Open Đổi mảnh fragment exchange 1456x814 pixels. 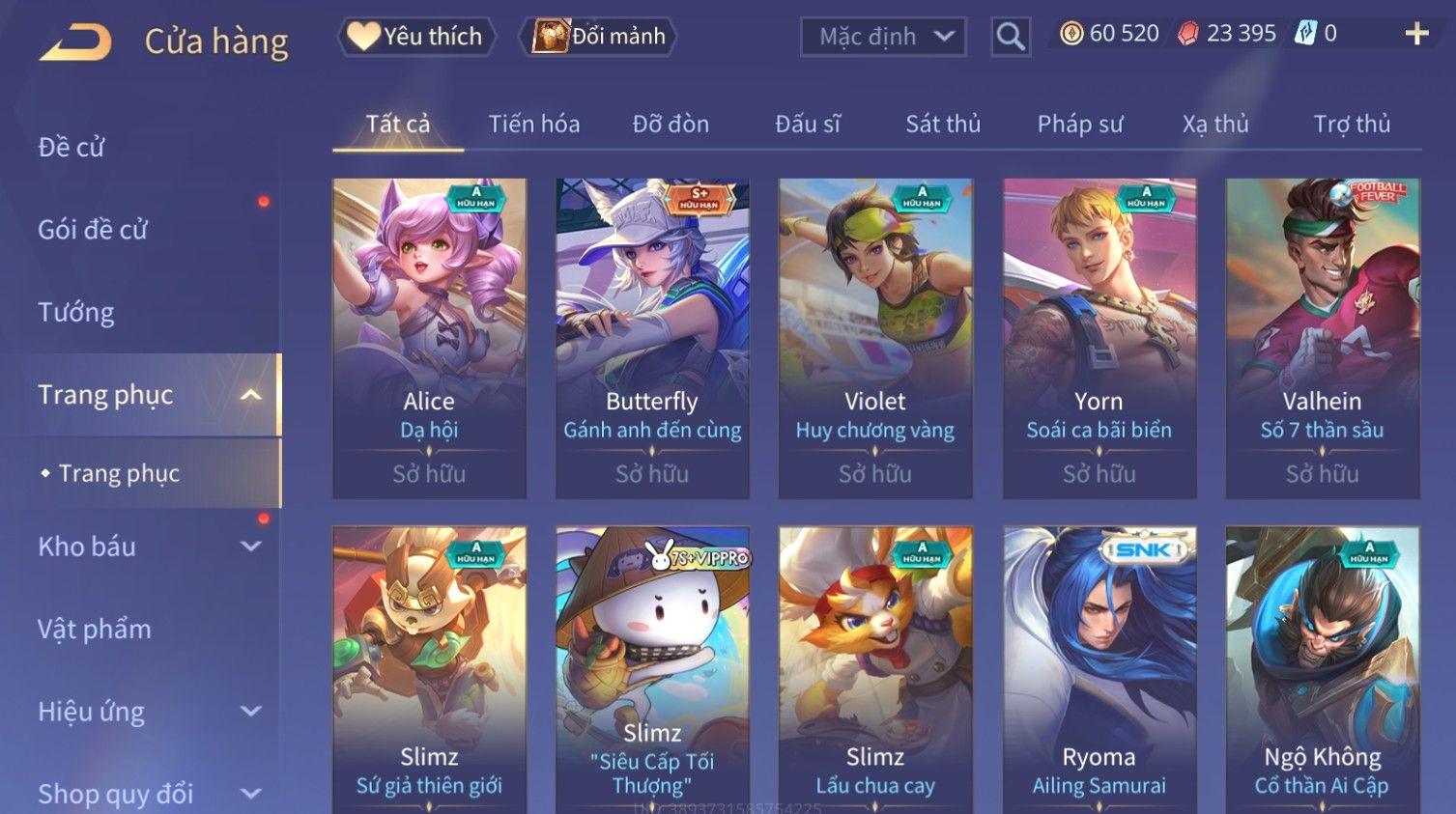(x=599, y=37)
